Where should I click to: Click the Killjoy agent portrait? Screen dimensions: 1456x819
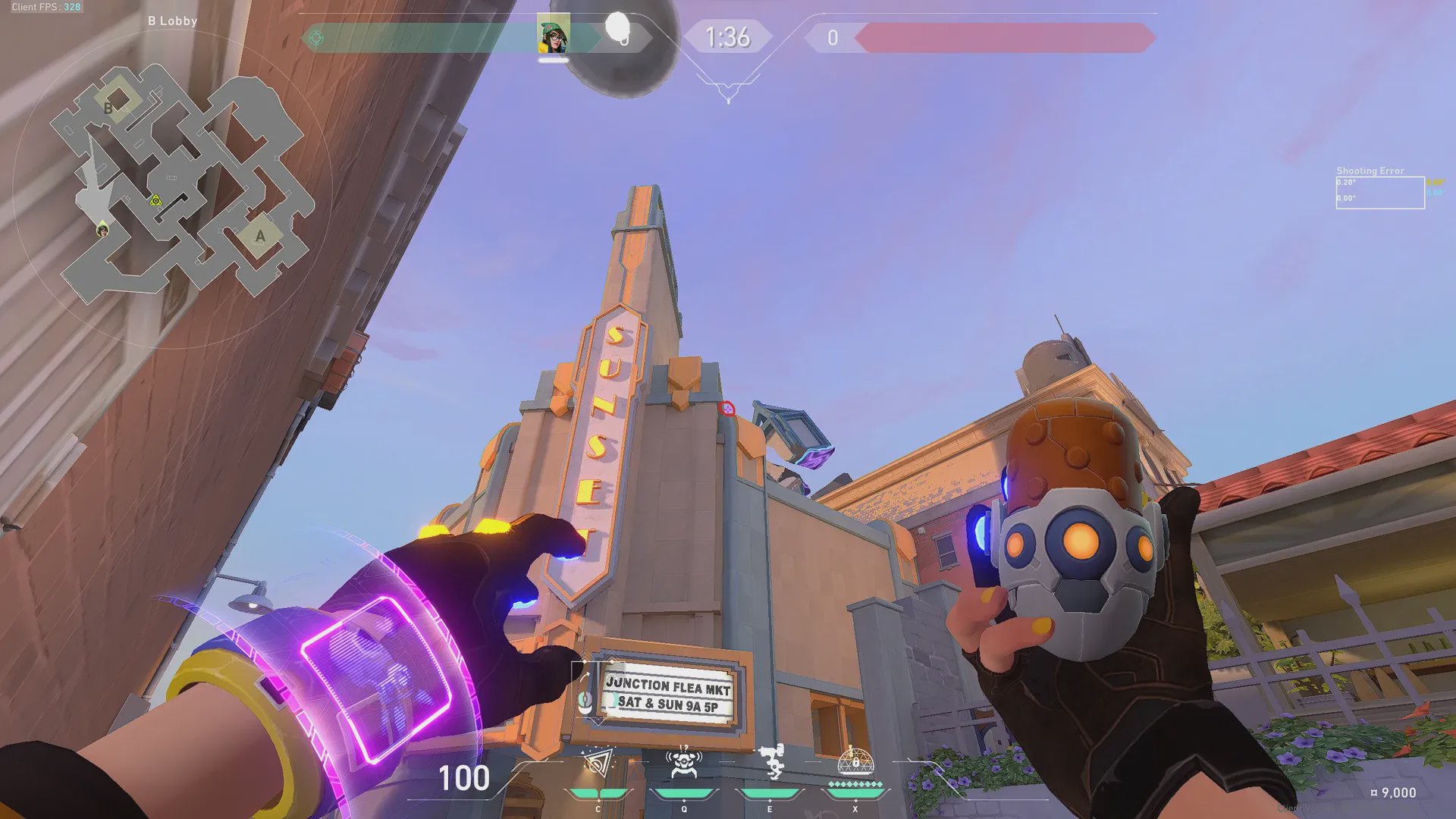click(554, 36)
